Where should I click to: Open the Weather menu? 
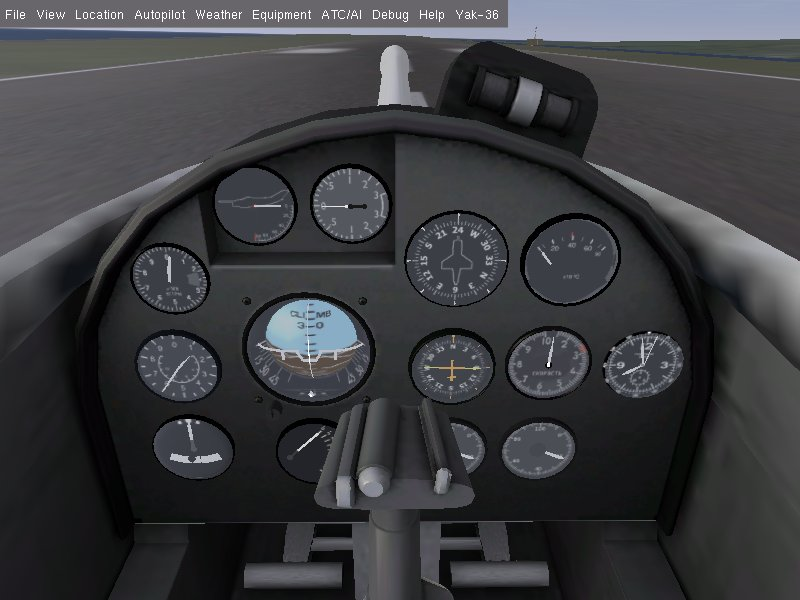click(x=218, y=15)
